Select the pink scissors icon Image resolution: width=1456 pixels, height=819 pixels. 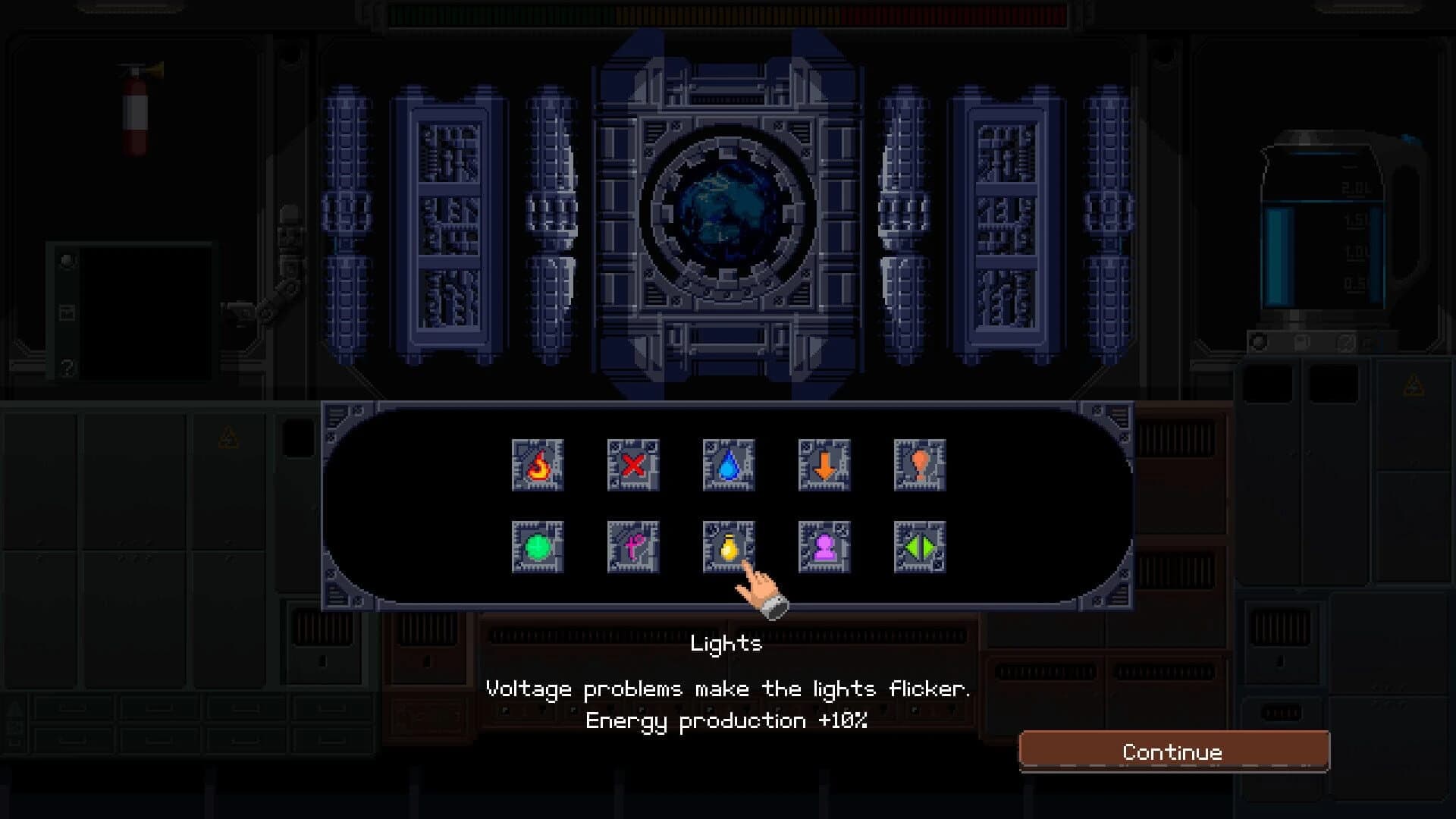pyautogui.click(x=634, y=546)
